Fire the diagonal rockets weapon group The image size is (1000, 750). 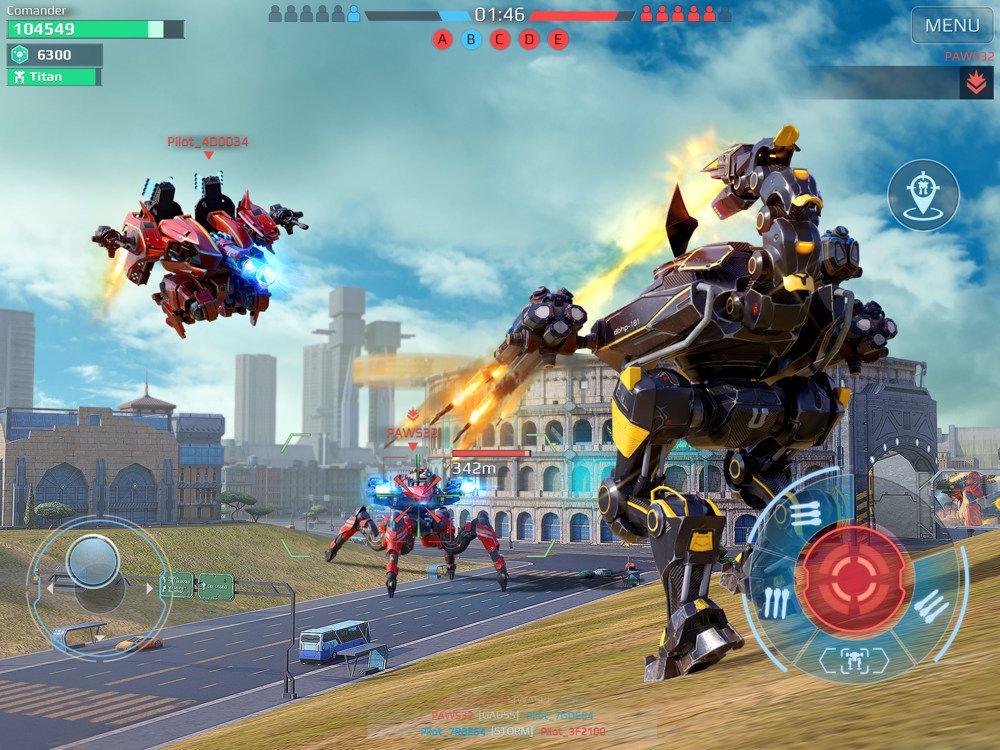[x=930, y=605]
